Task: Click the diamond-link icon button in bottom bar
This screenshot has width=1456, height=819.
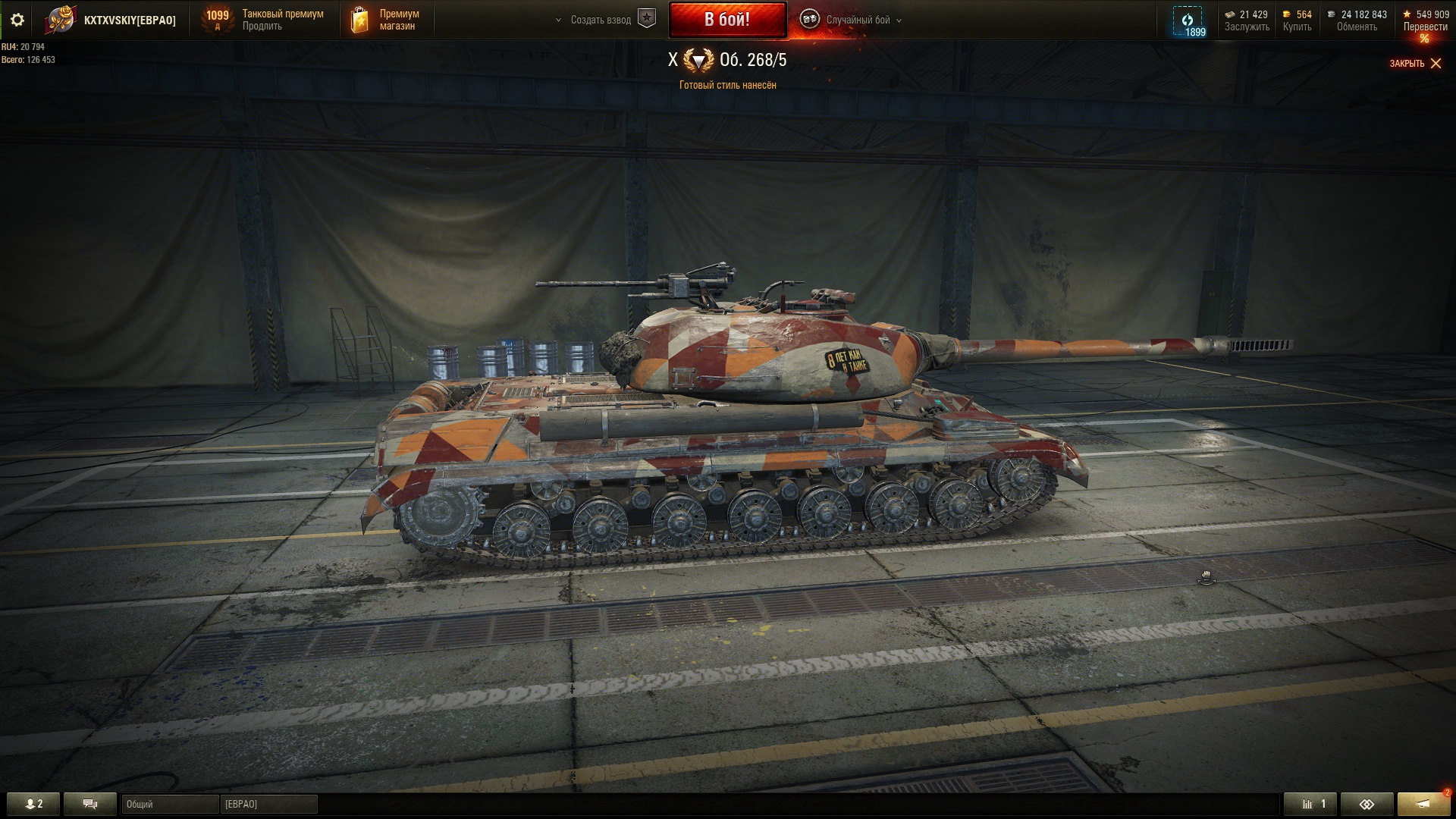Action: (1367, 804)
